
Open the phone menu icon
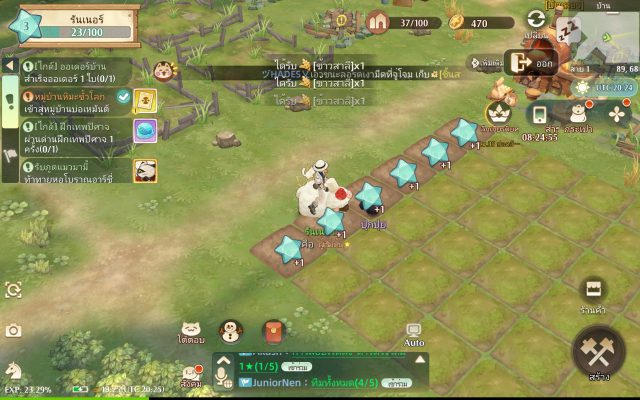pos(540,113)
